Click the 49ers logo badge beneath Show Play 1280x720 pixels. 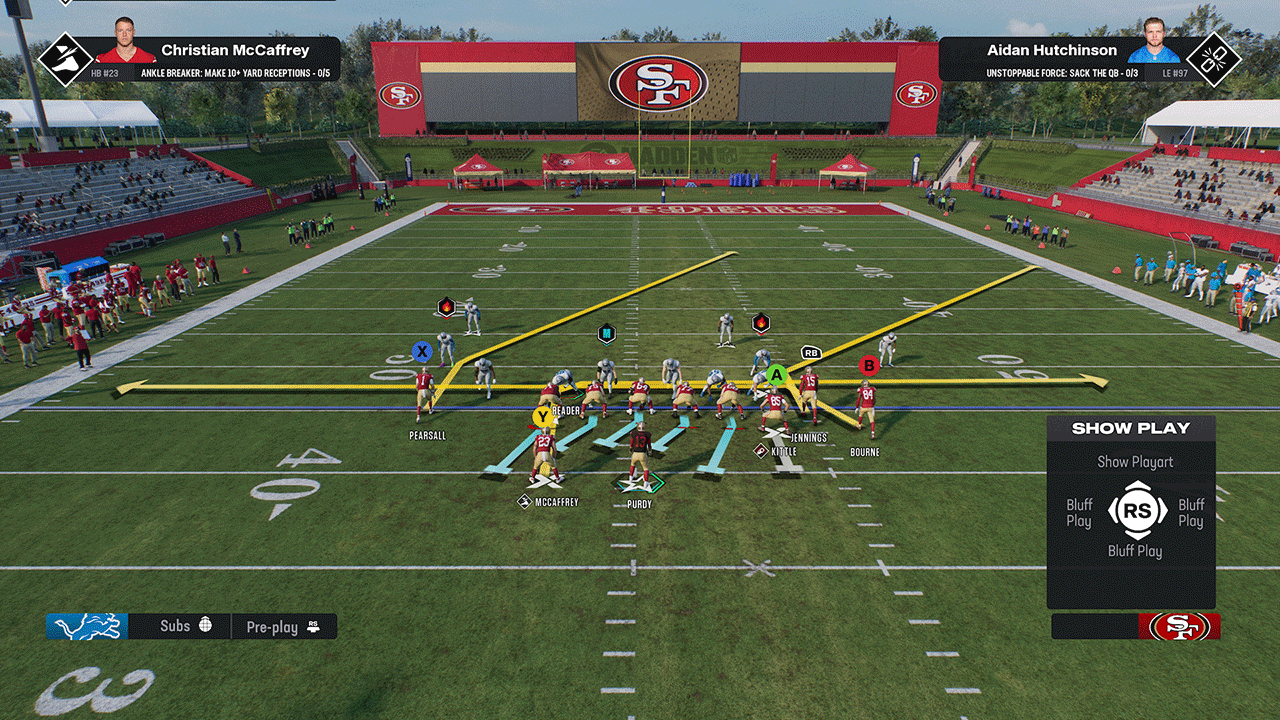1179,627
